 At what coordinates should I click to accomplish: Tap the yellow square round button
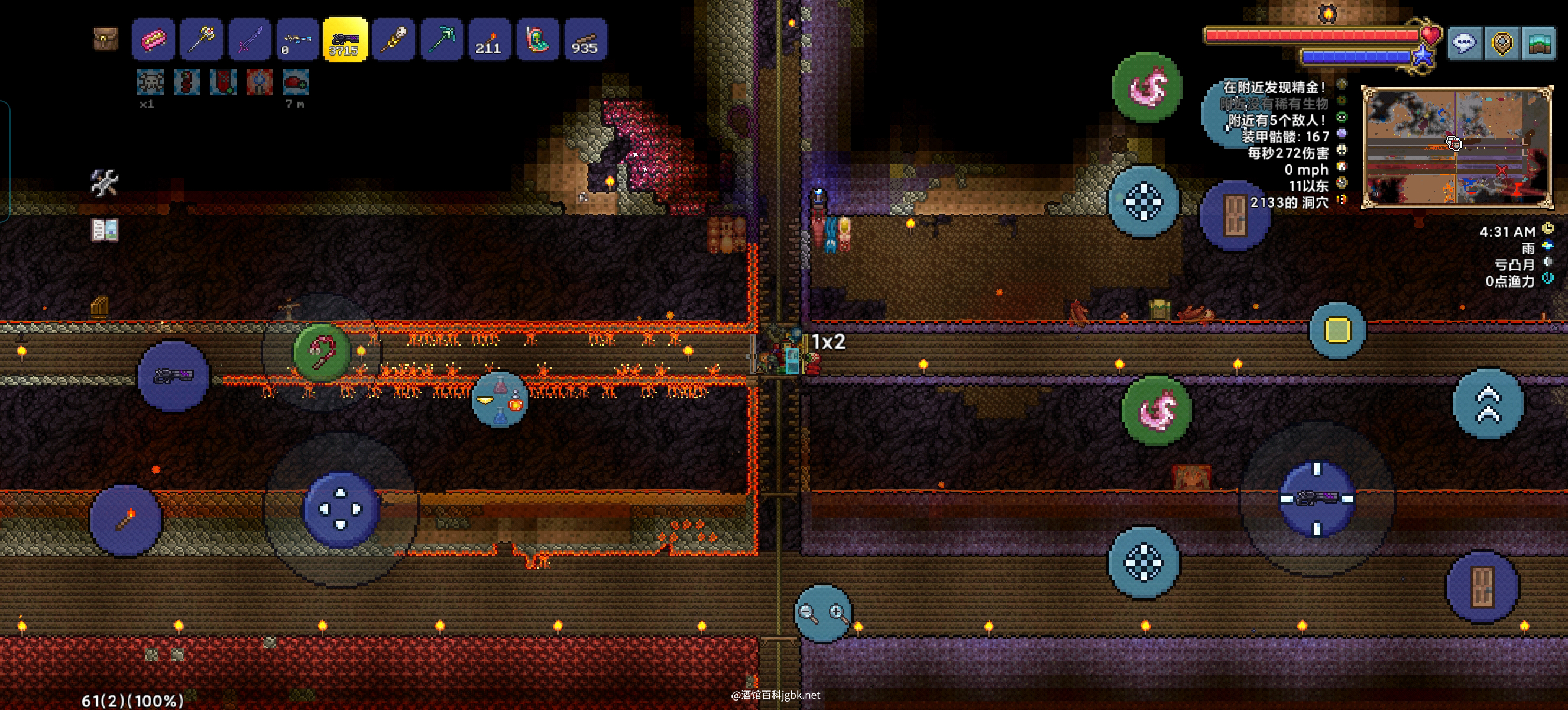1337,330
